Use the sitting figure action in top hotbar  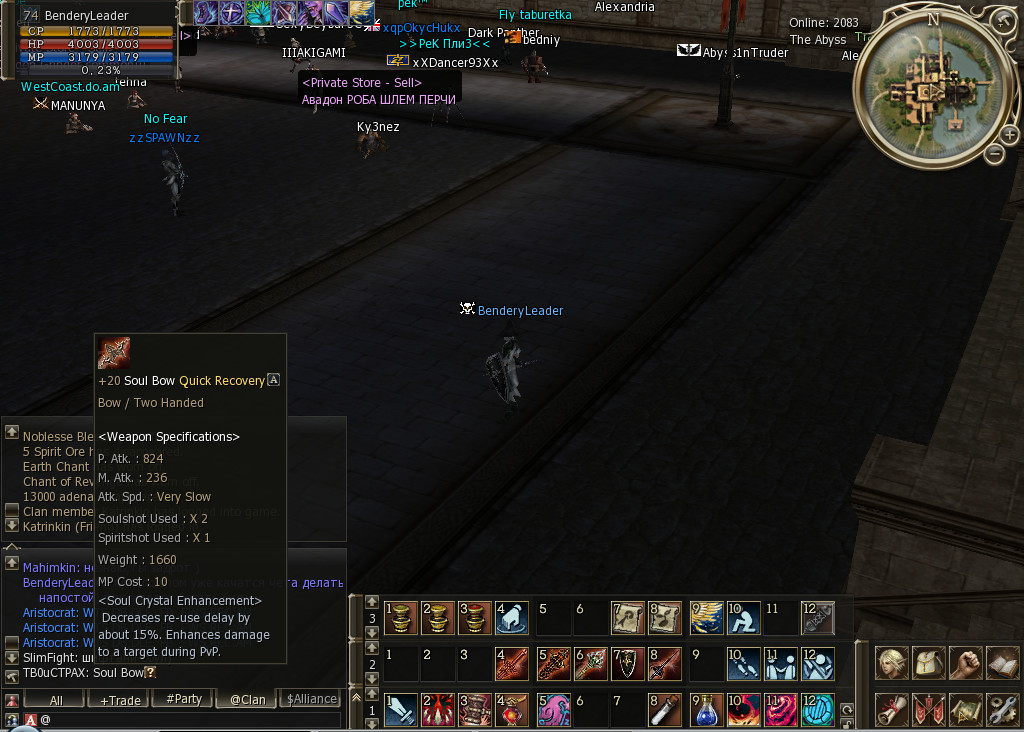[x=743, y=618]
